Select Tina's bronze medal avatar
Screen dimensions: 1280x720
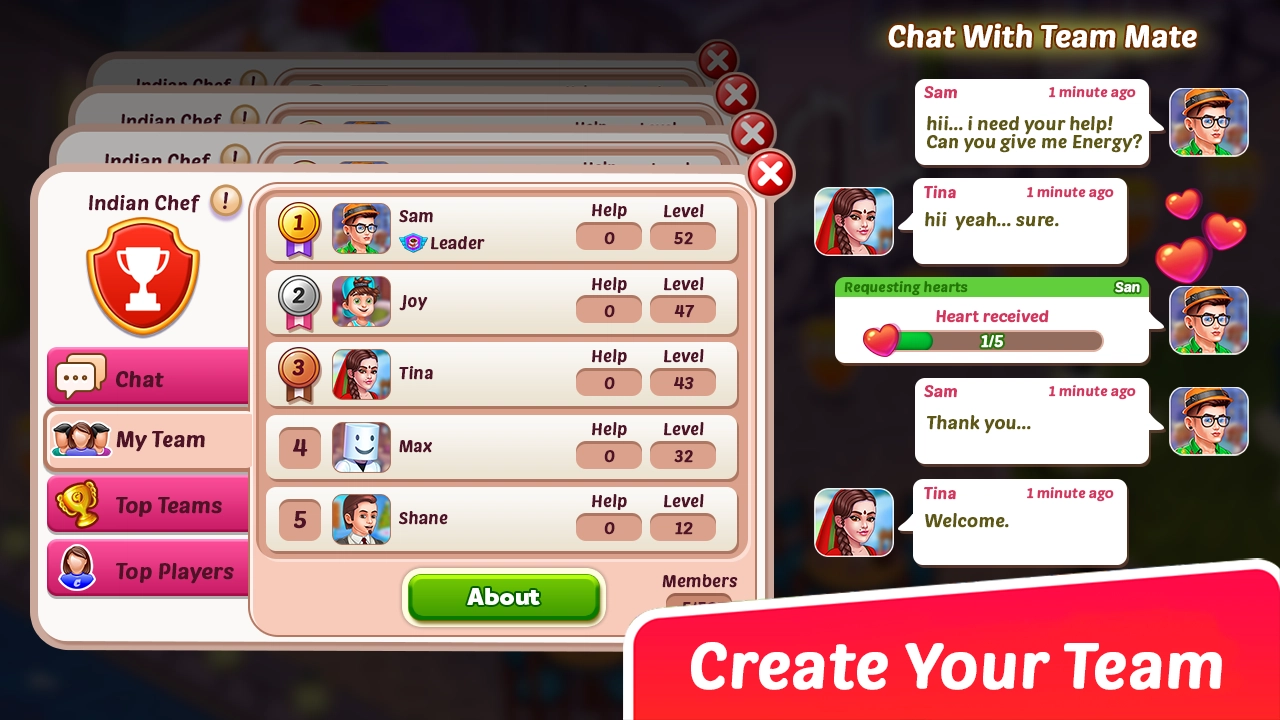361,374
